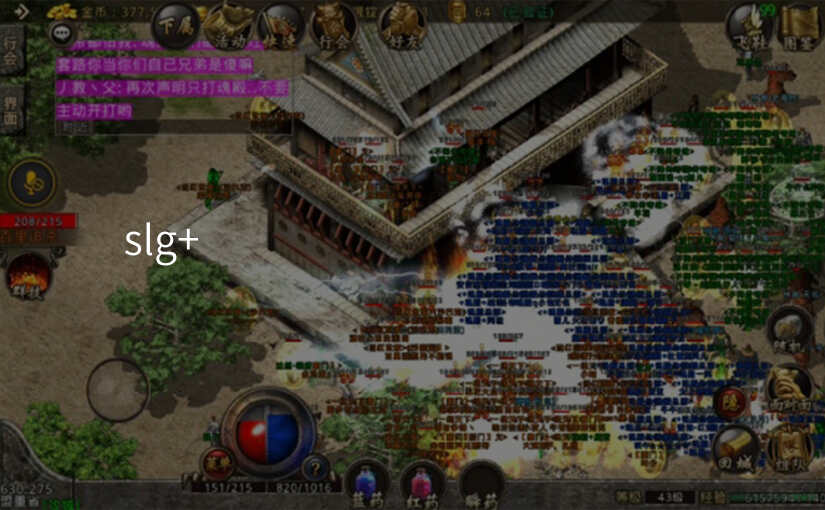The image size is (825, 510).
Task: Use the 蓝药 blue potion slot
Action: (x=367, y=481)
